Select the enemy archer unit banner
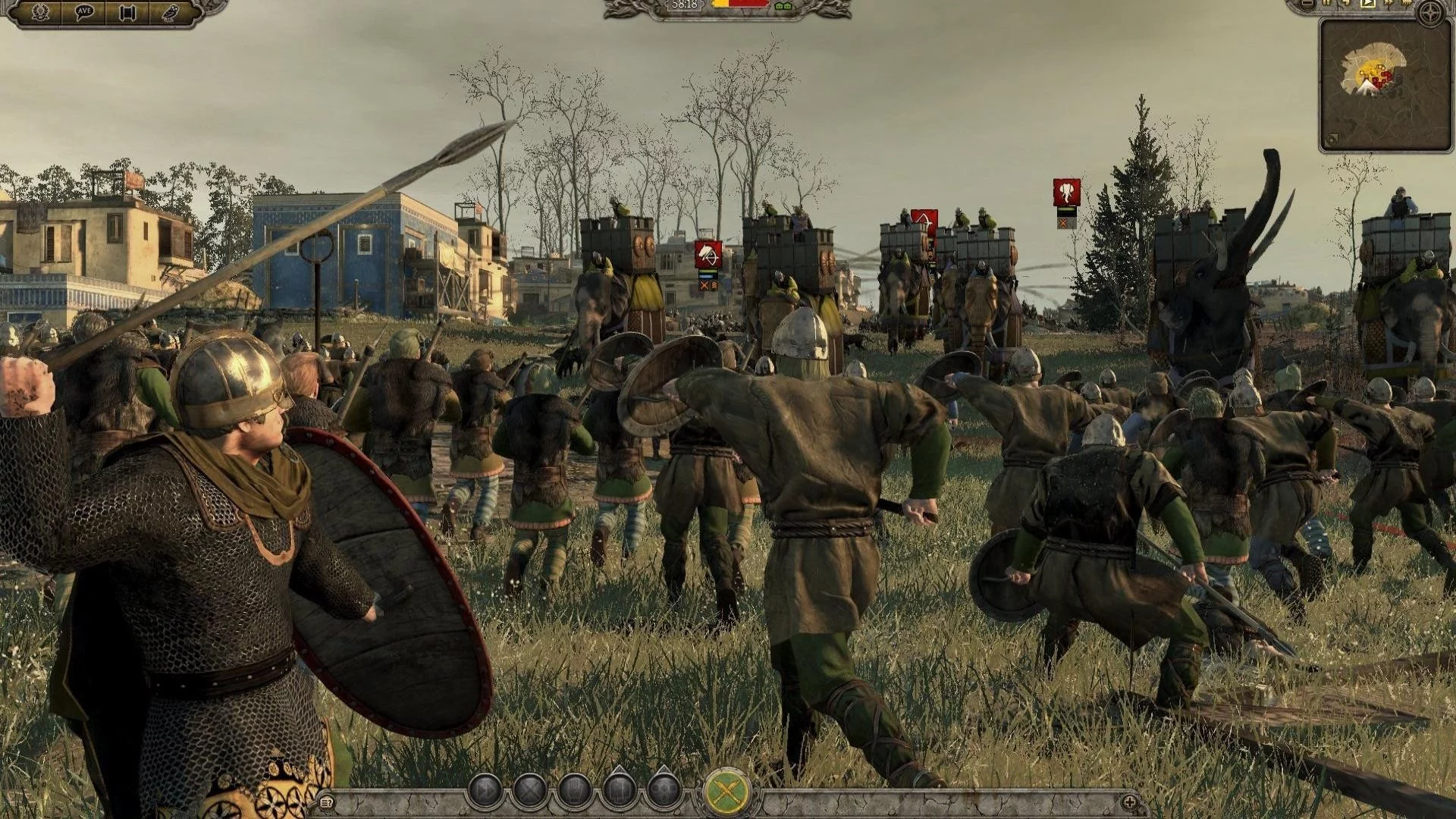 (x=924, y=223)
